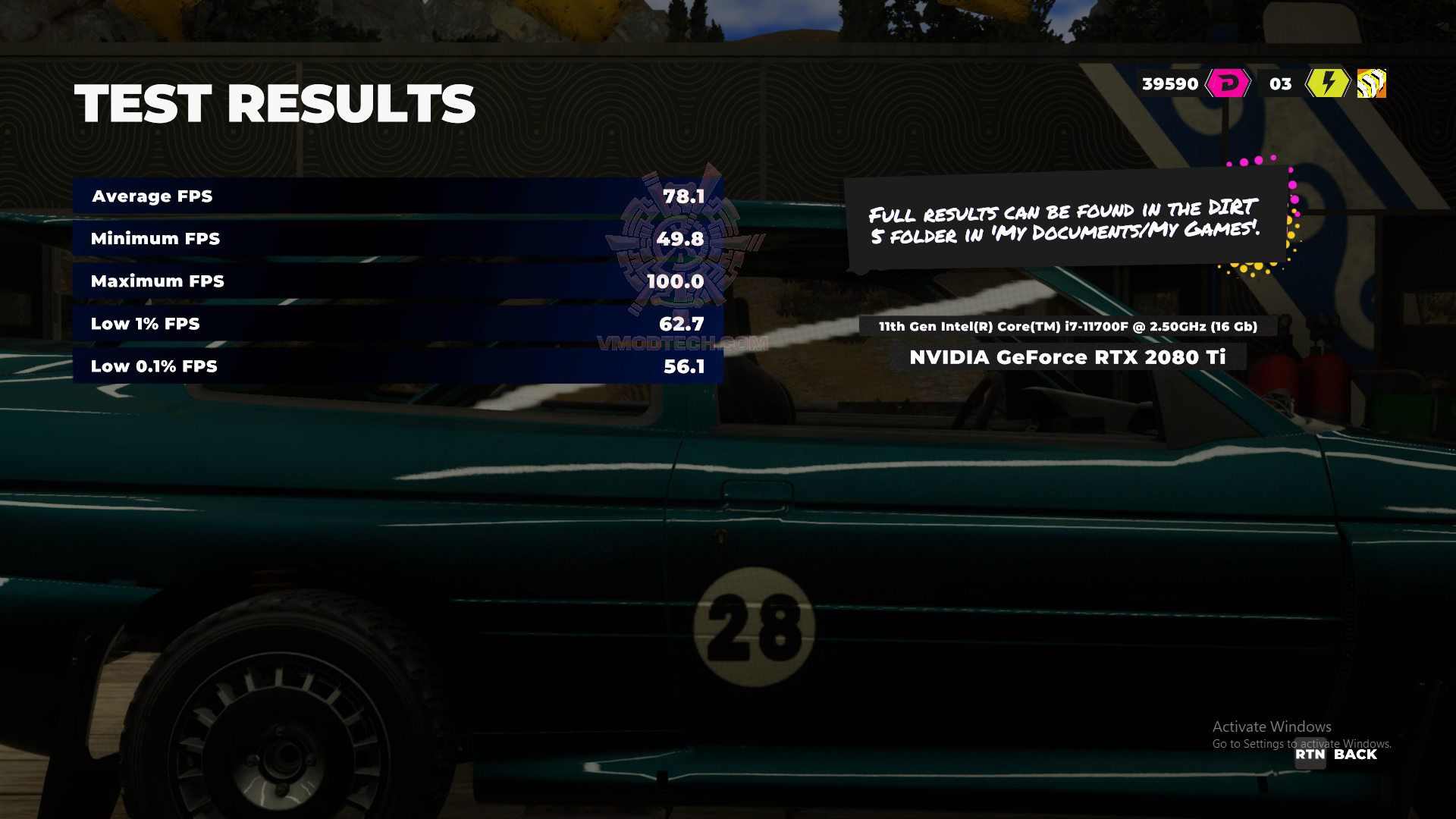
Task: Go back using the BACK button
Action: 1337,754
